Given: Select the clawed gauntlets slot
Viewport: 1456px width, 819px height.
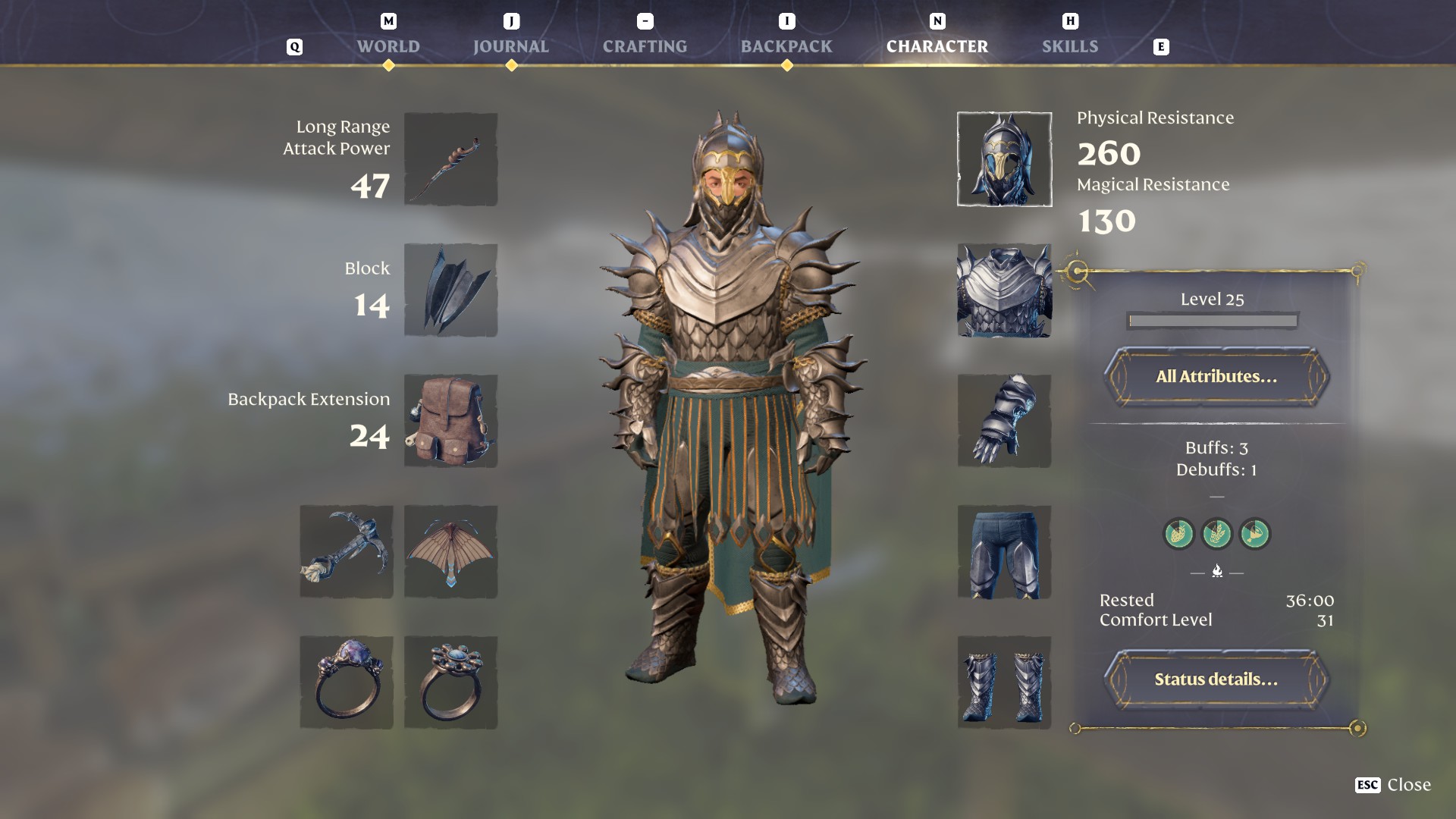Looking at the screenshot, I should coord(1004,421).
